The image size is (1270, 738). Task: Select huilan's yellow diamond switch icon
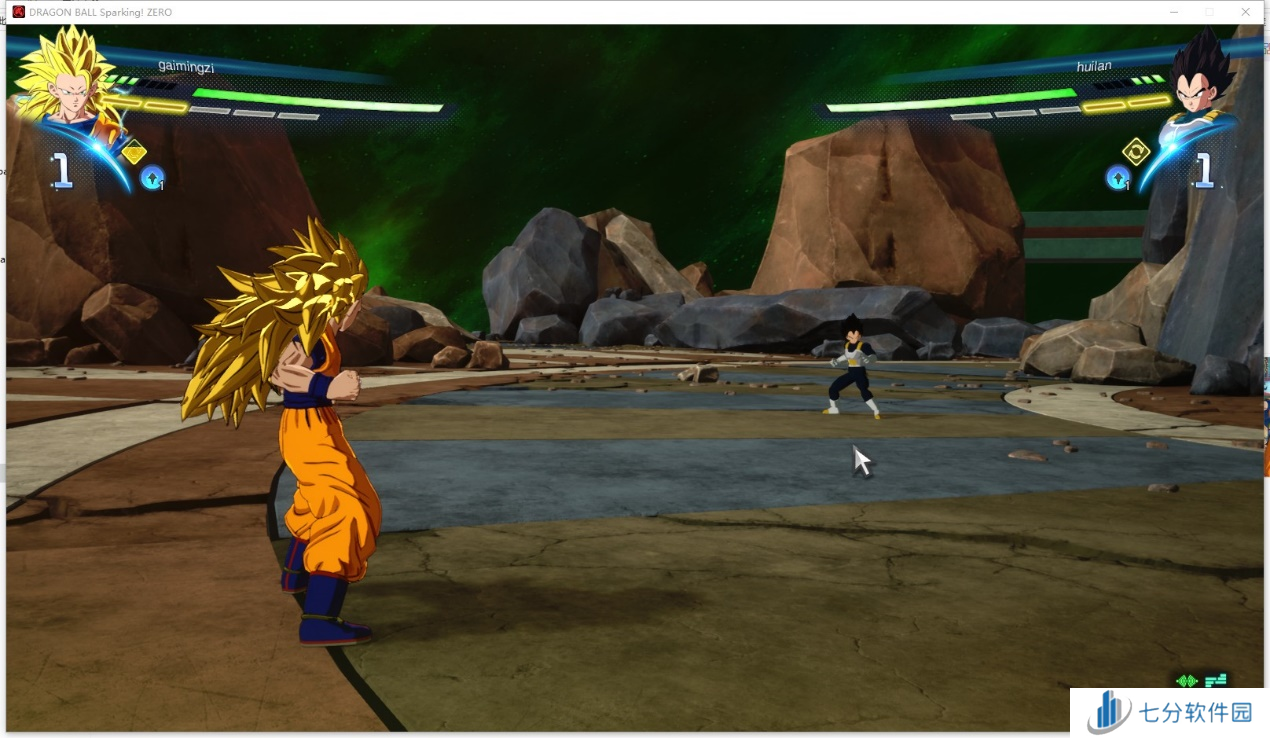click(x=1136, y=151)
